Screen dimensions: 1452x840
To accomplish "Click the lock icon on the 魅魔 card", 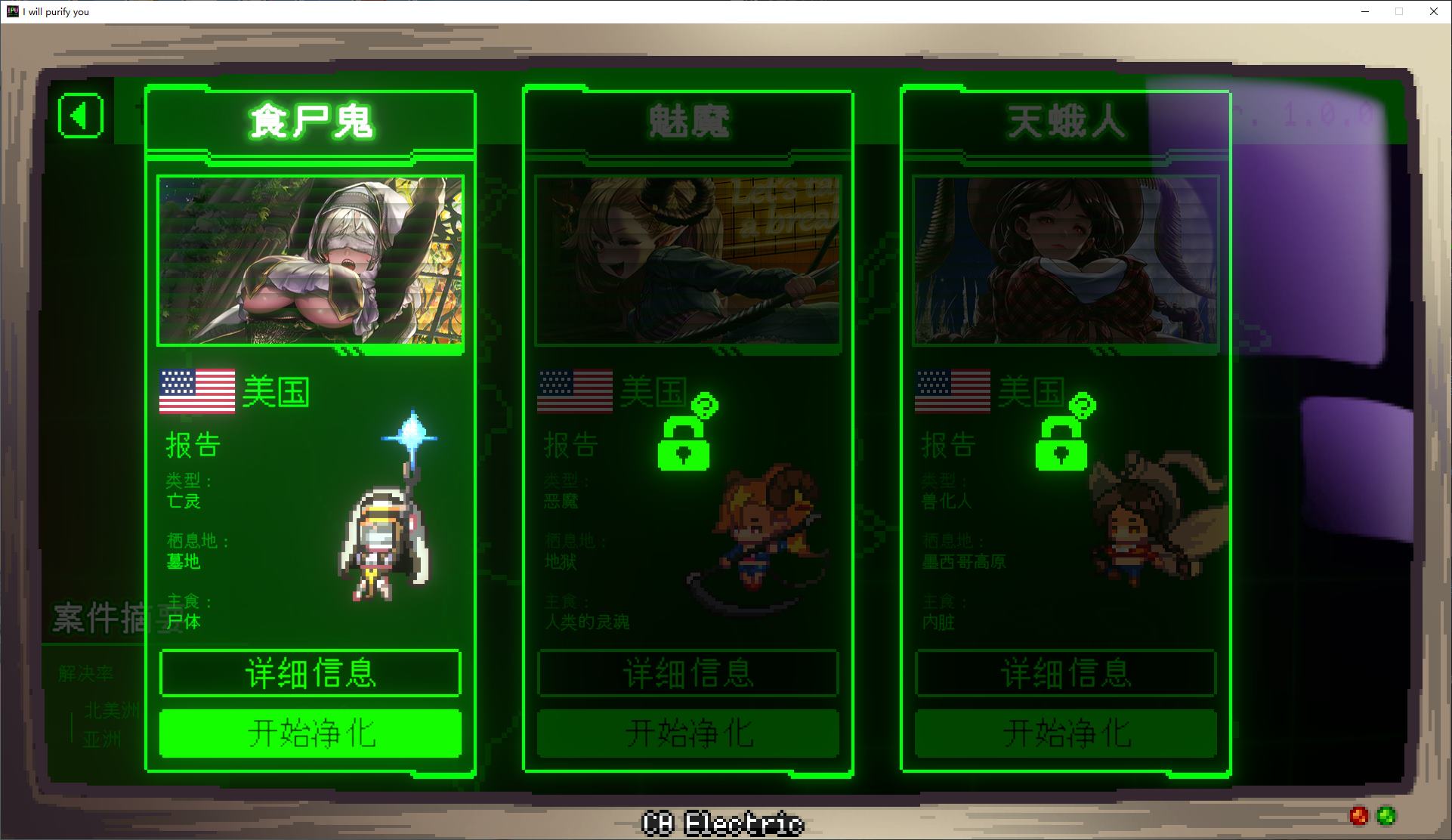I will point(684,451).
